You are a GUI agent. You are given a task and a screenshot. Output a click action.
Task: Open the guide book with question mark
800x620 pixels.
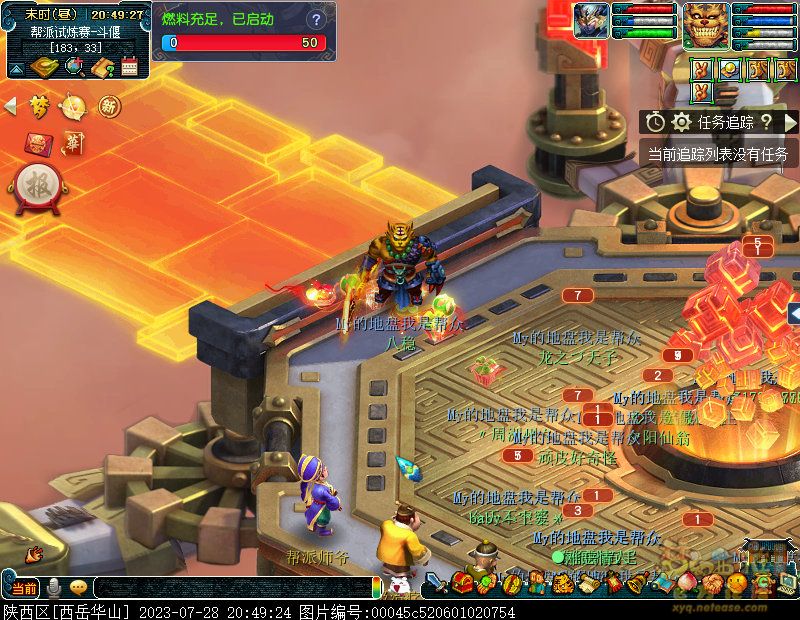tap(102, 68)
